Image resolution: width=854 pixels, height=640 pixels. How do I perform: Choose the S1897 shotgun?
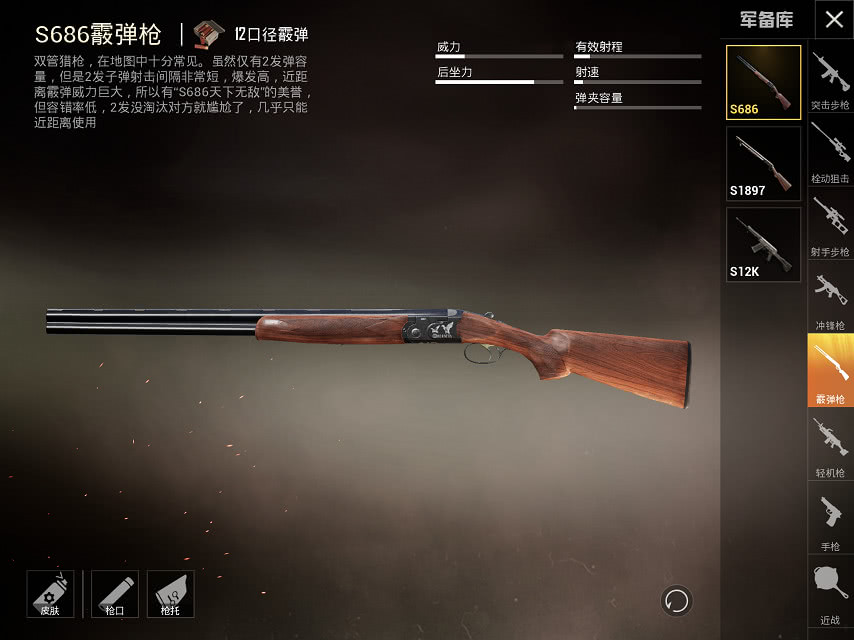click(x=763, y=163)
